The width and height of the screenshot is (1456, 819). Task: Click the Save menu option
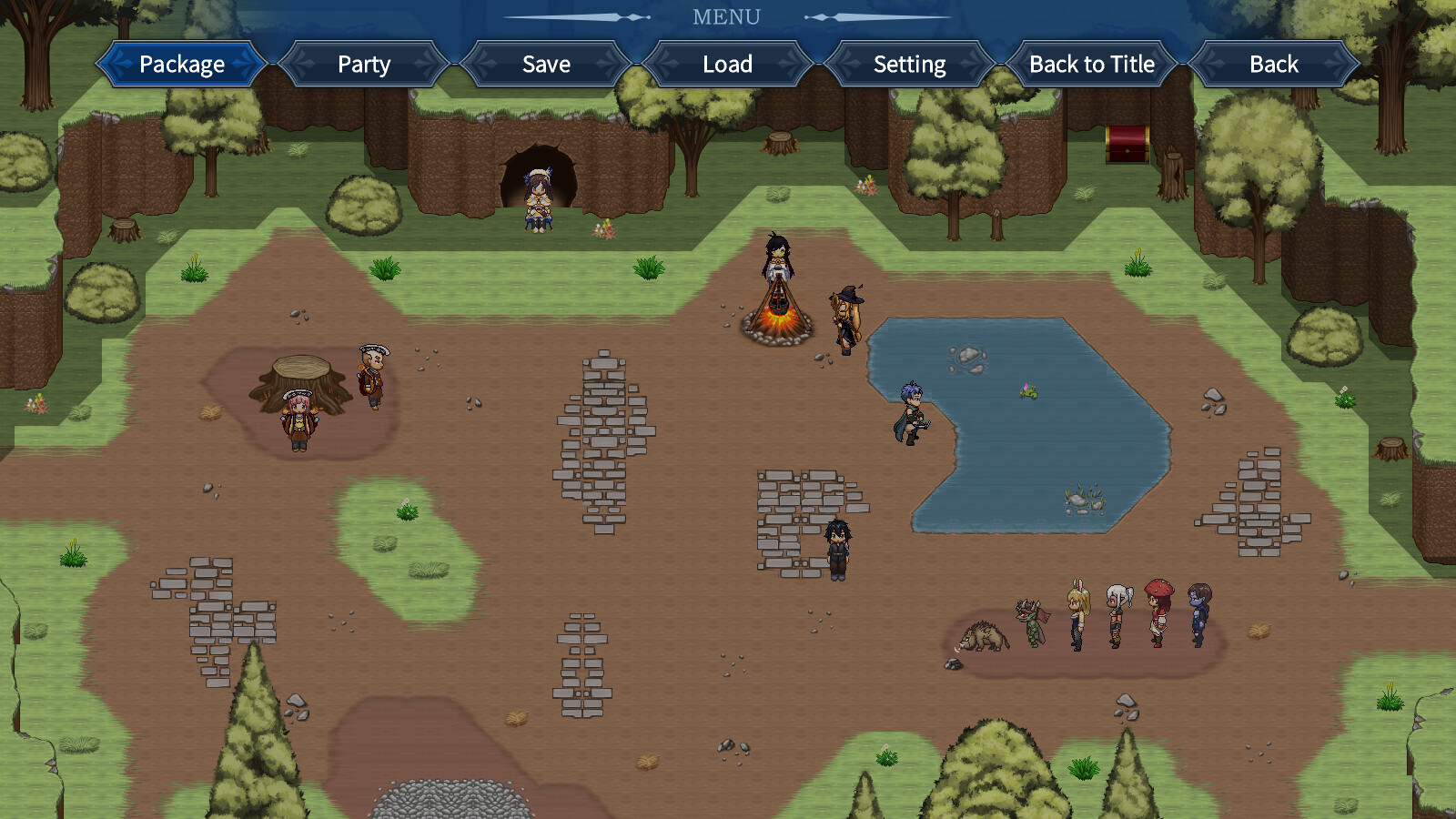click(545, 64)
